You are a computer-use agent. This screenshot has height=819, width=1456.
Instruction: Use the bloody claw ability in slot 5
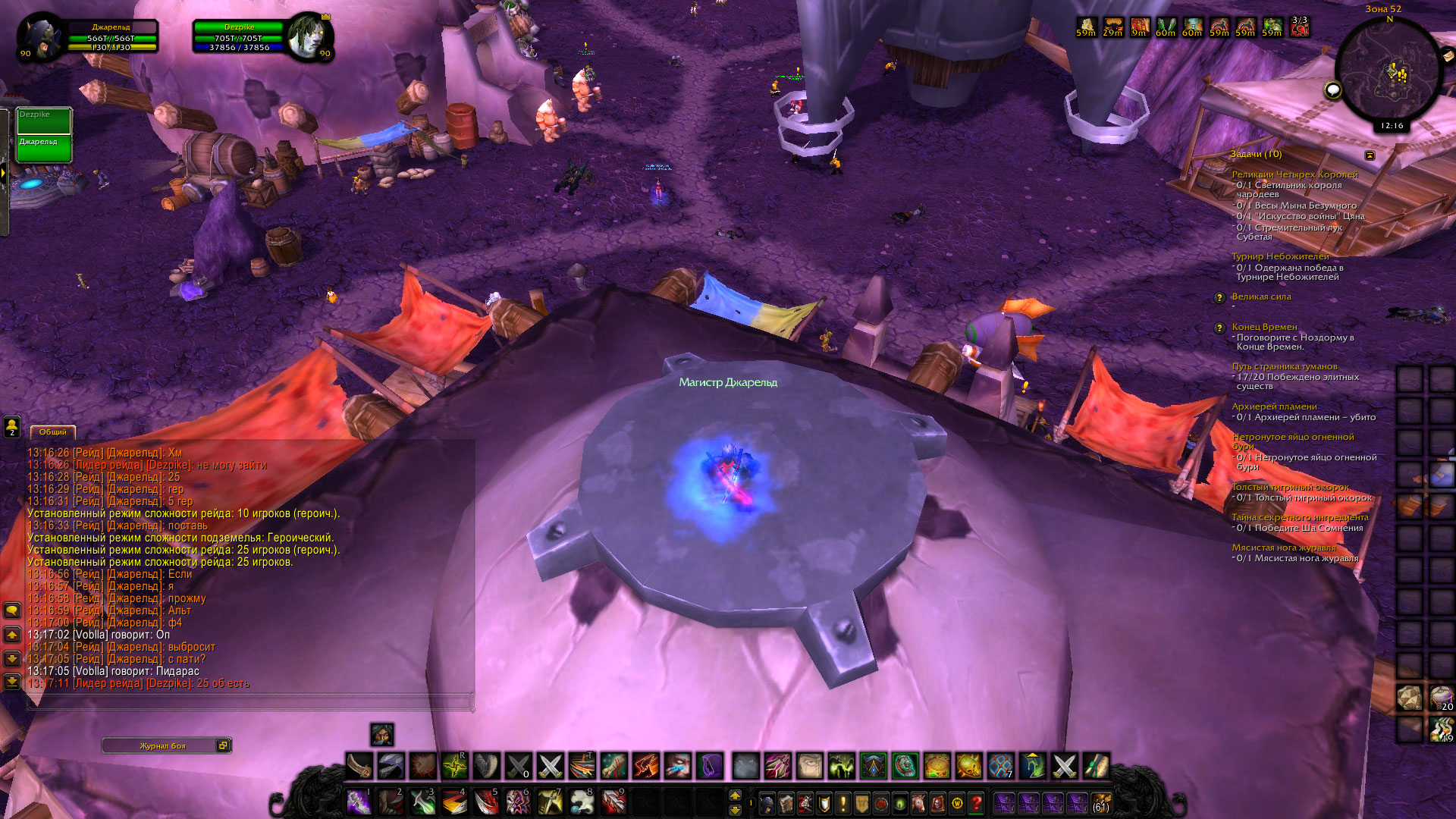(485, 802)
